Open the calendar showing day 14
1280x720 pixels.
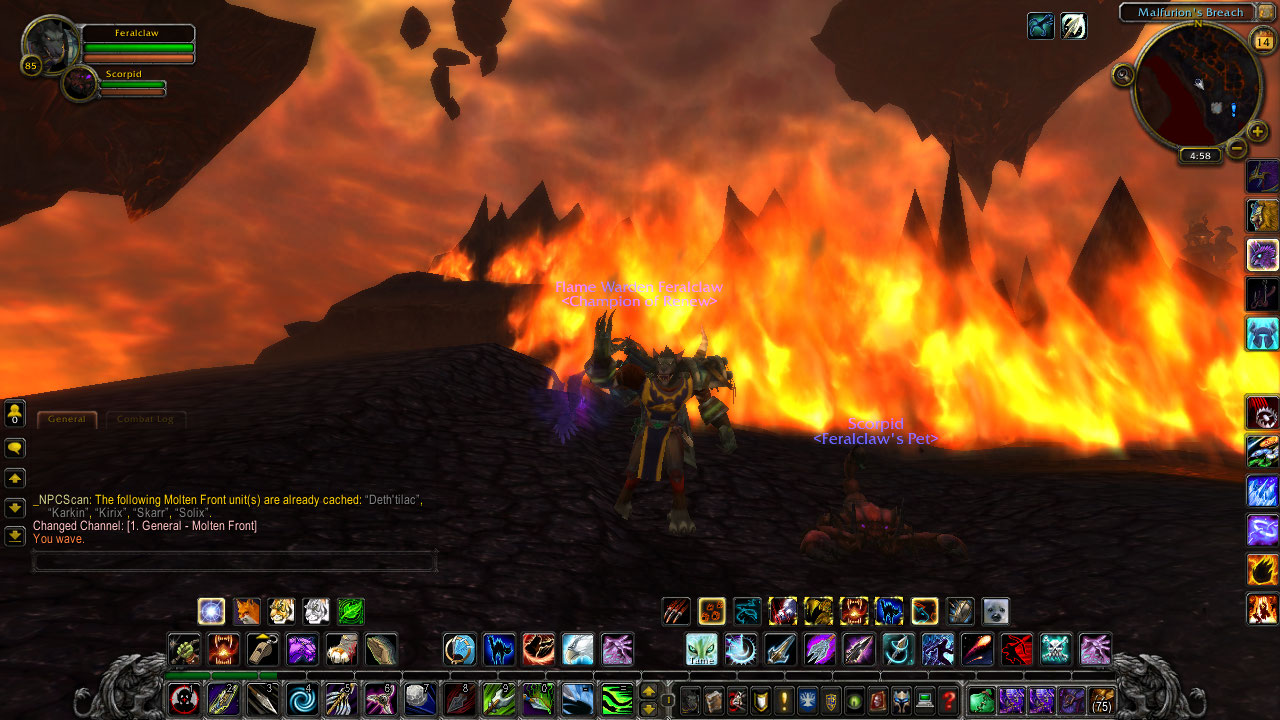[x=1262, y=42]
